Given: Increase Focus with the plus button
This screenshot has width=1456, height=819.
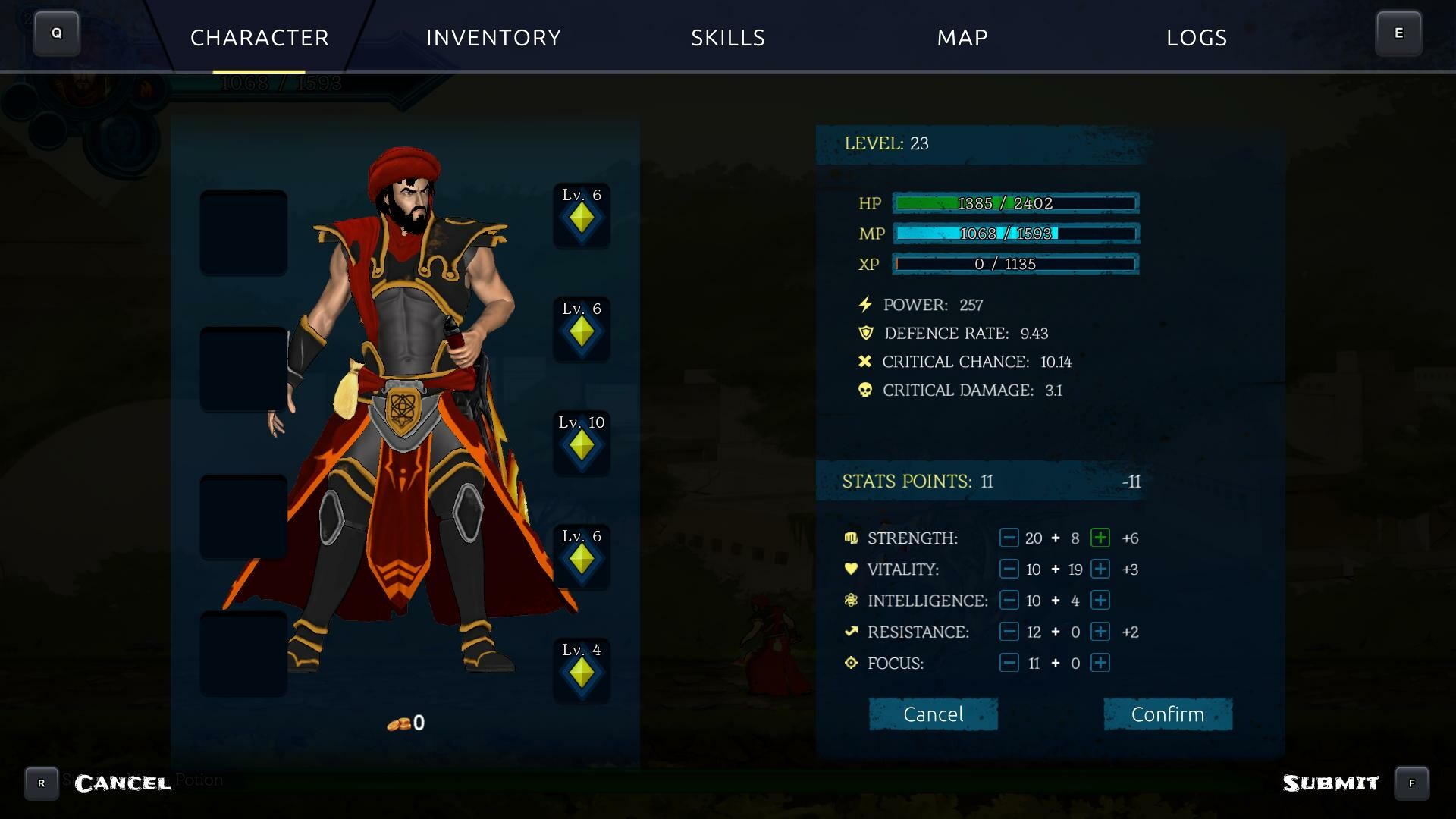Looking at the screenshot, I should pos(1100,662).
